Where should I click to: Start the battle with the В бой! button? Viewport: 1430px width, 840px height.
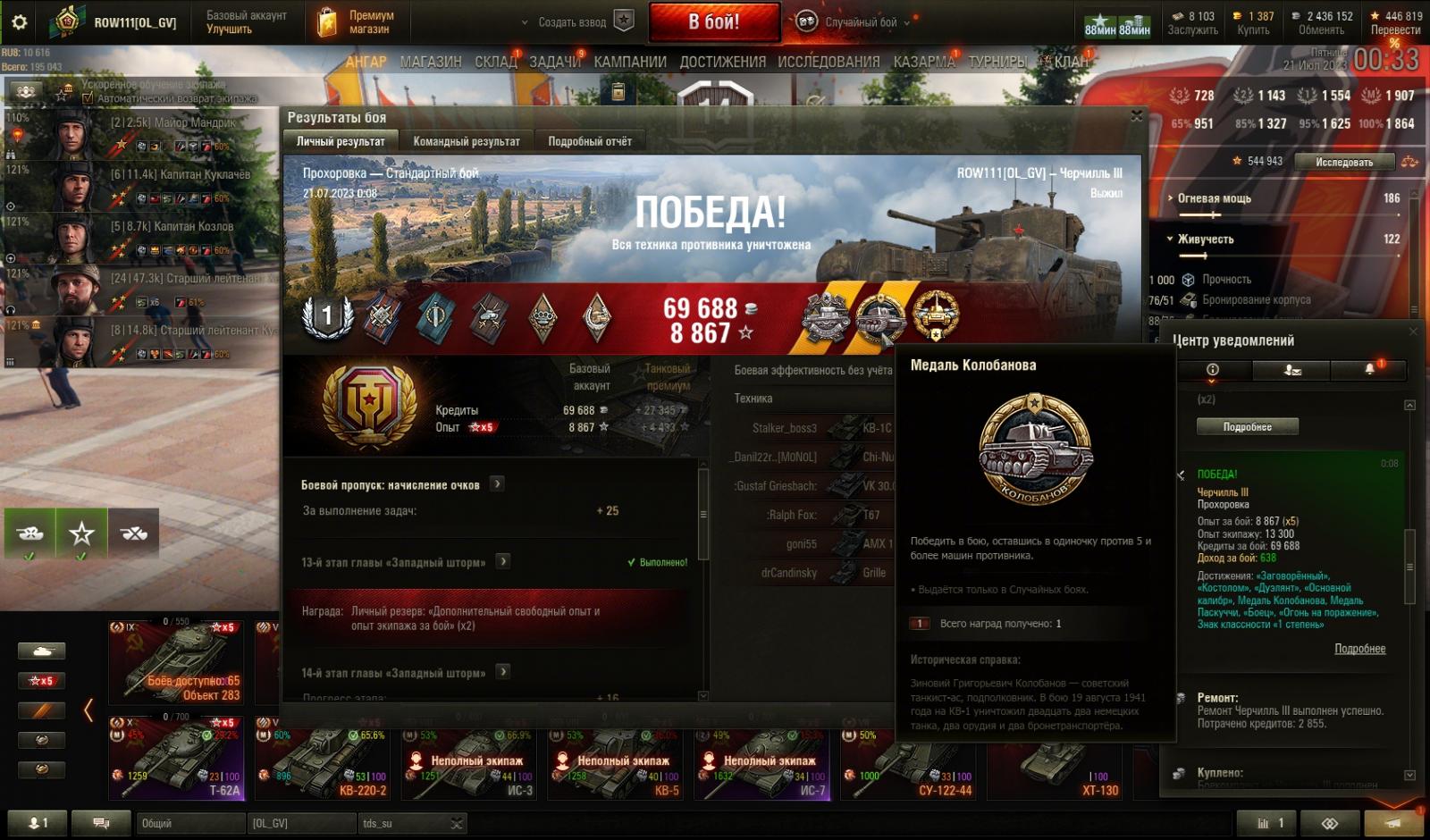coord(713,22)
